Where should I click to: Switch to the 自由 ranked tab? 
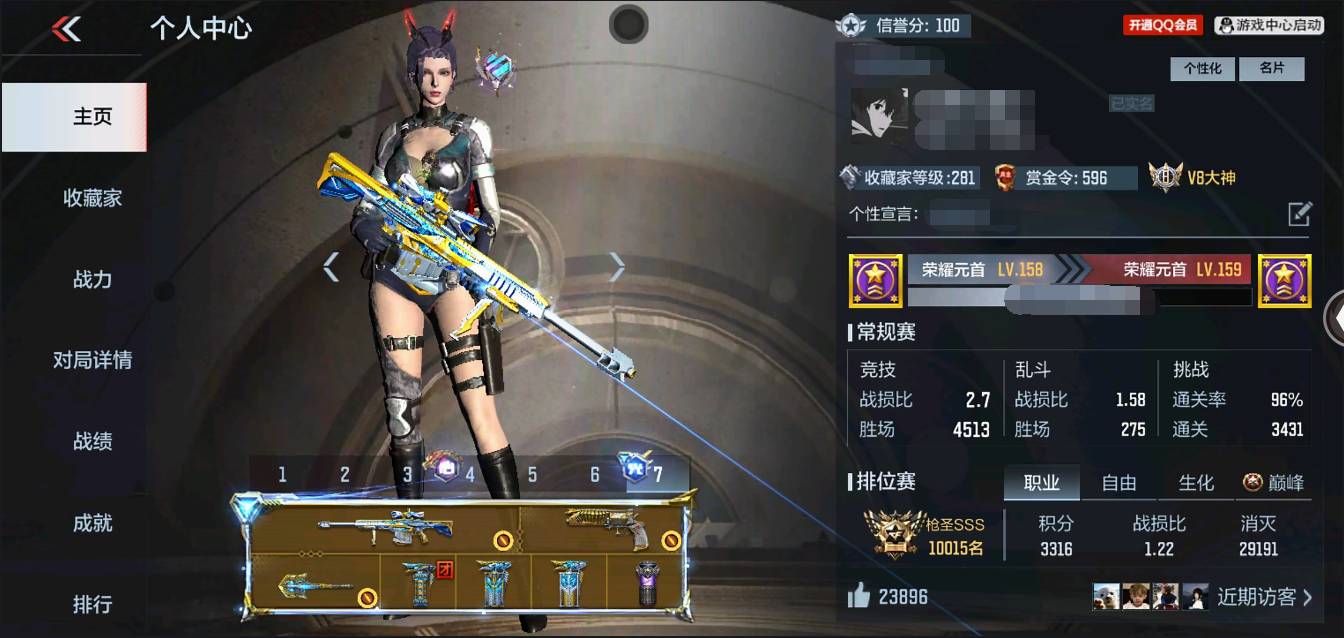1118,483
